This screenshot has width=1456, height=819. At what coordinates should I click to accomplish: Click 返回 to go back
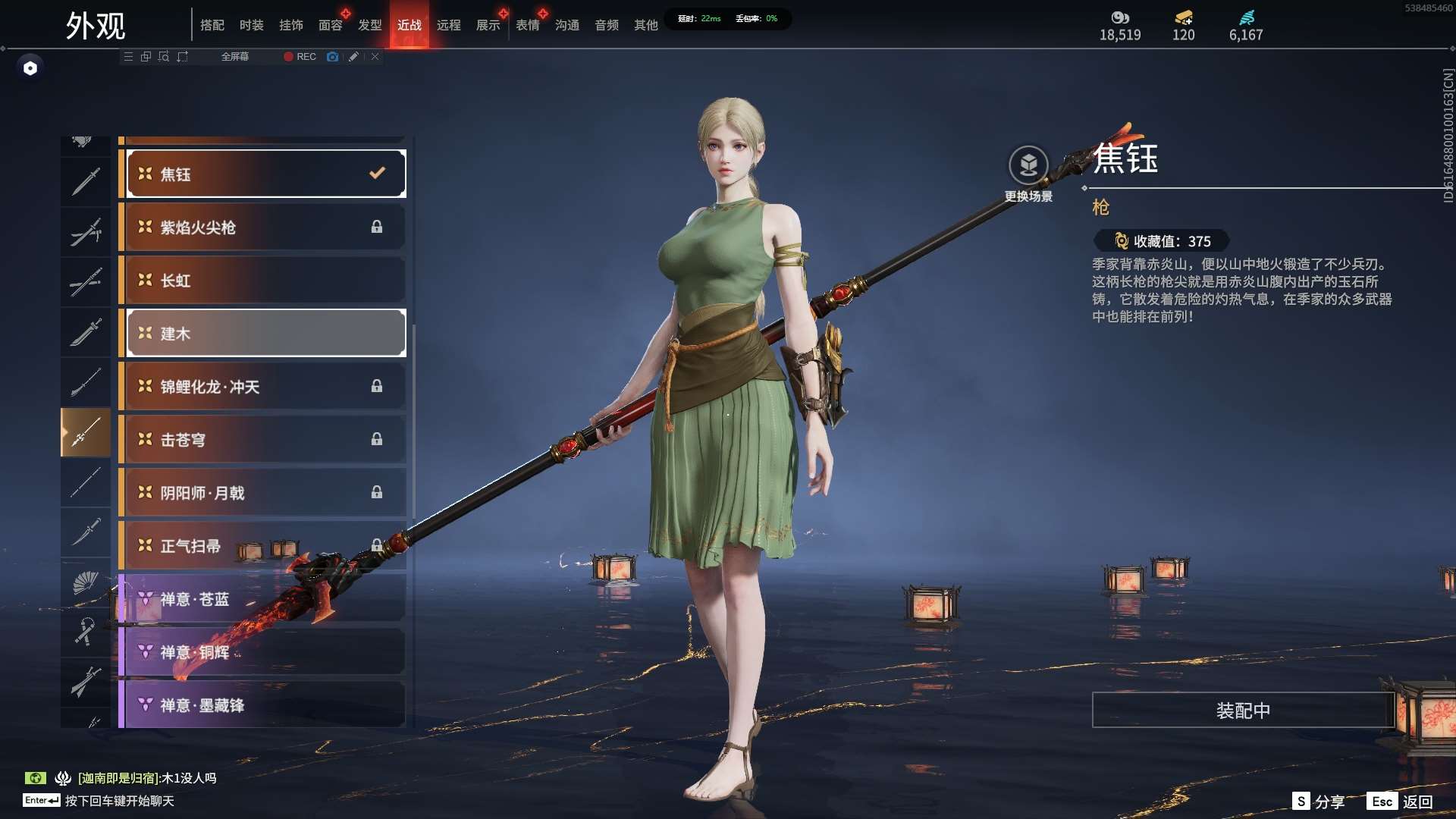click(1401, 802)
